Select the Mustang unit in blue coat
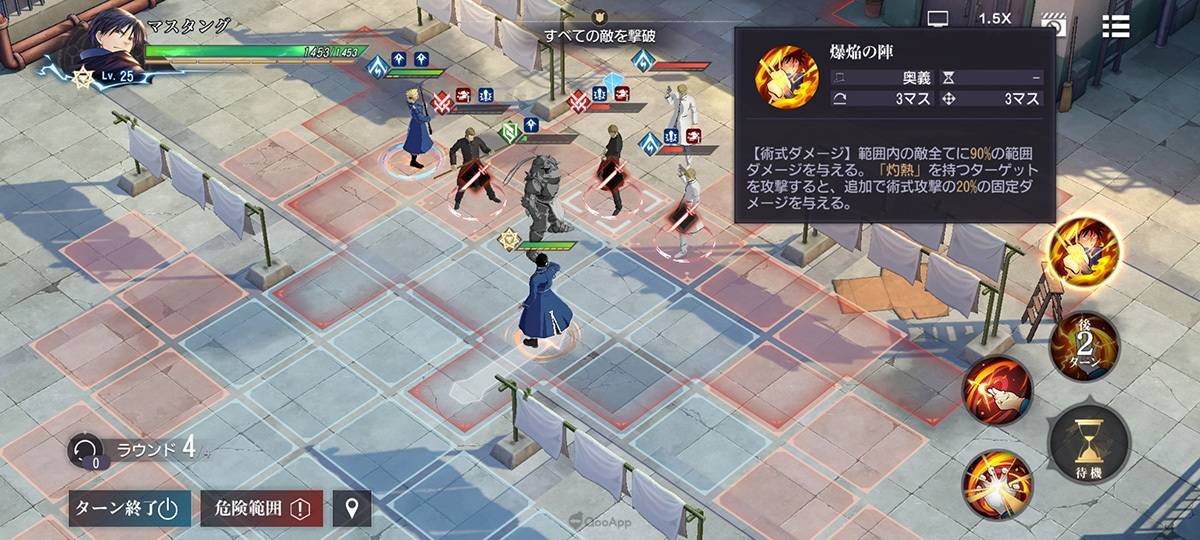1200x540 pixels. [540, 300]
